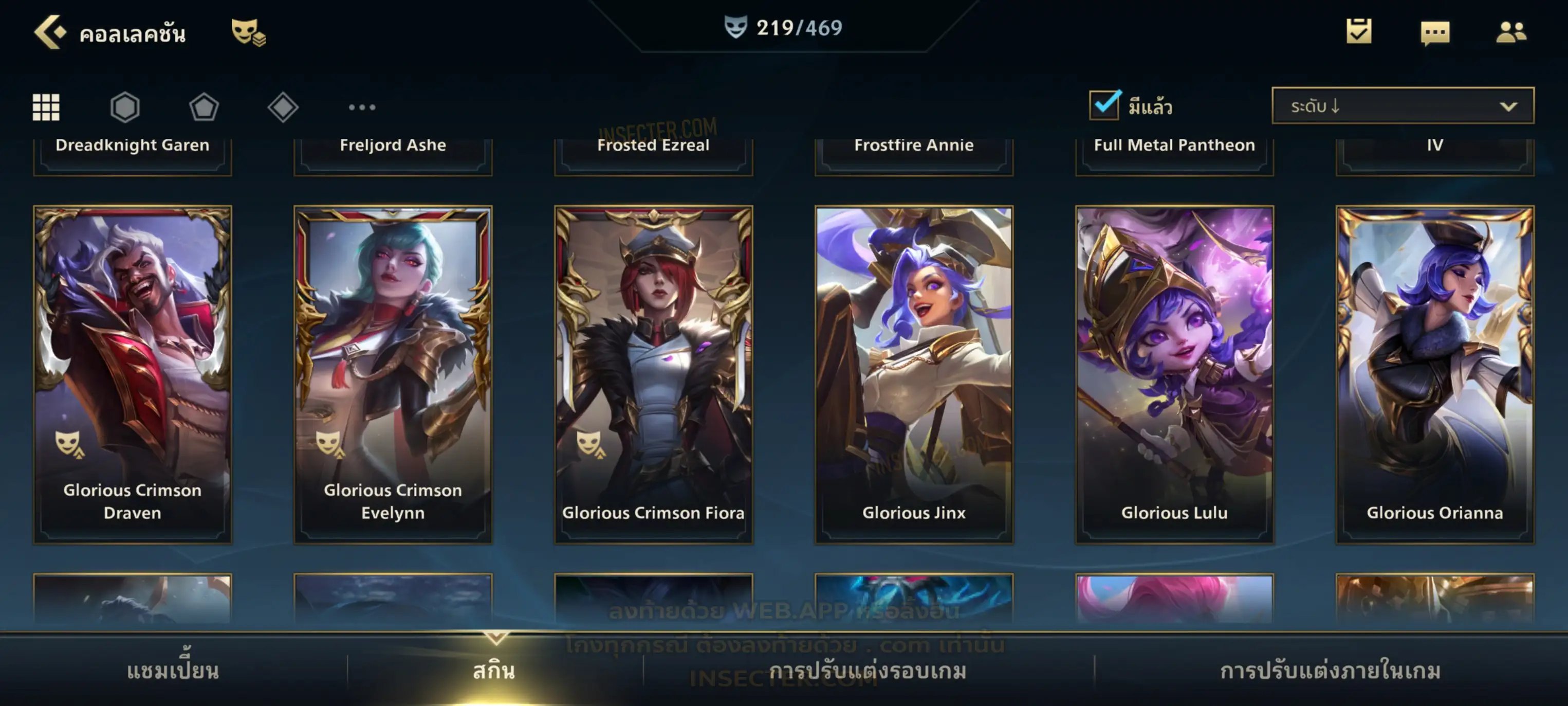This screenshot has height=706, width=1568.
Task: Open the friends list icon
Action: coord(1510,32)
